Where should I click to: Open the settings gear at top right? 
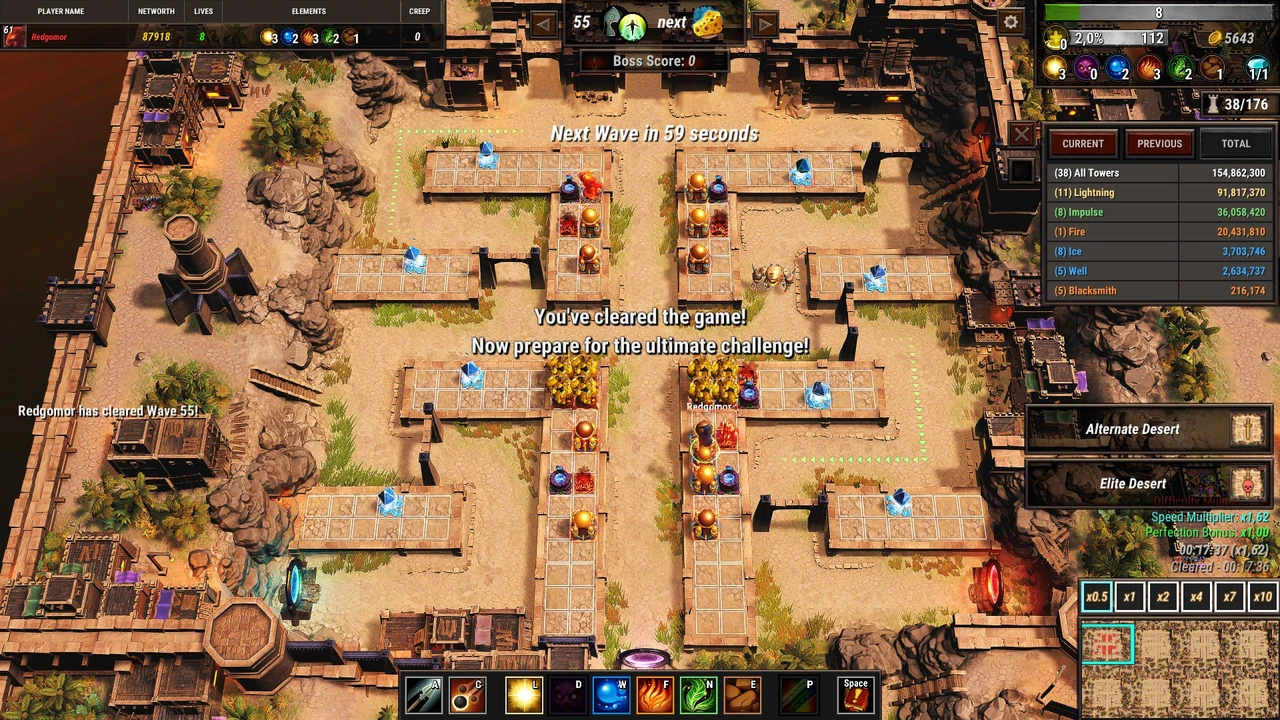tap(1010, 22)
